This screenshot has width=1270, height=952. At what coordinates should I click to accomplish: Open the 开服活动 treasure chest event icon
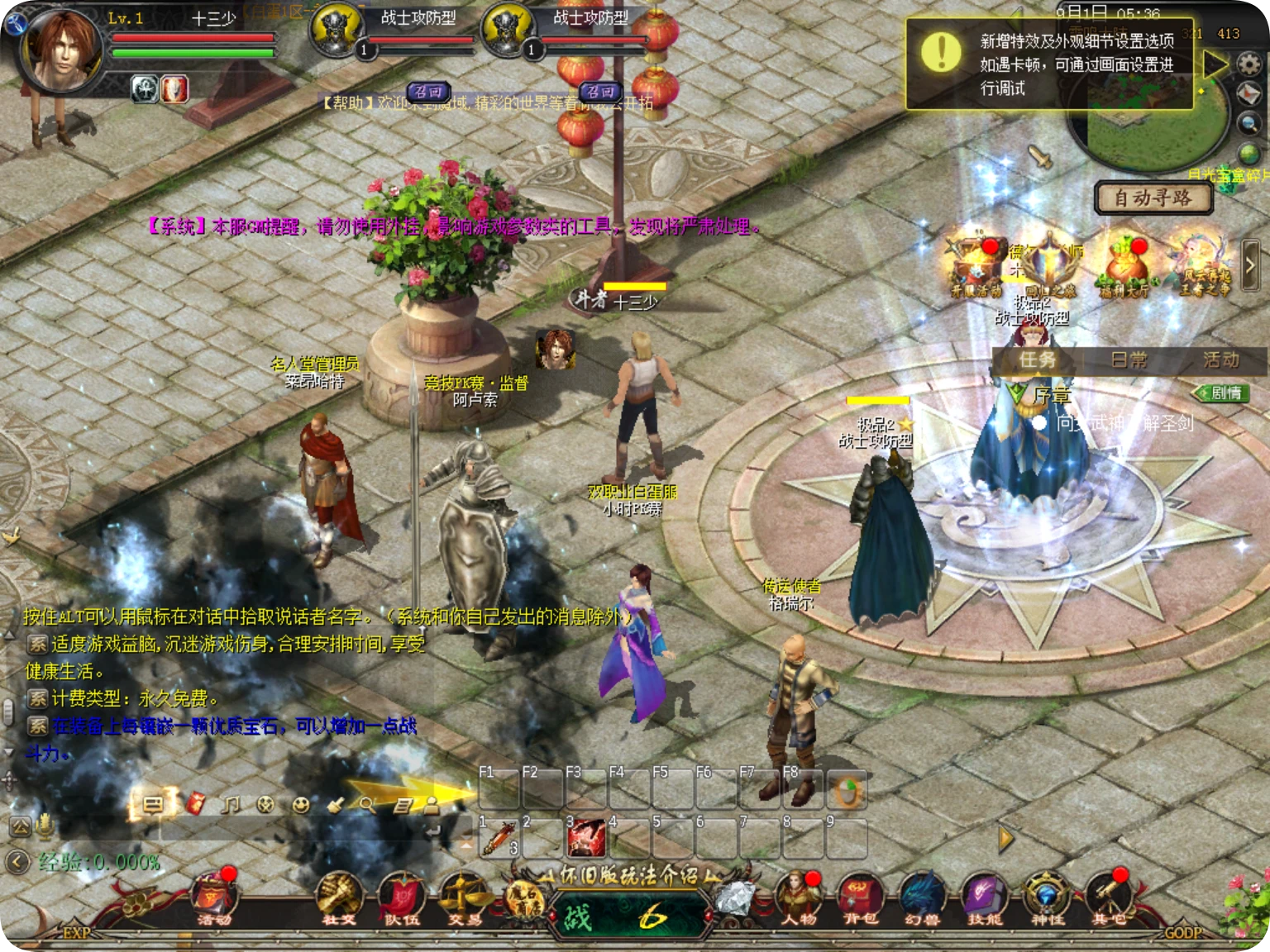coord(976,262)
